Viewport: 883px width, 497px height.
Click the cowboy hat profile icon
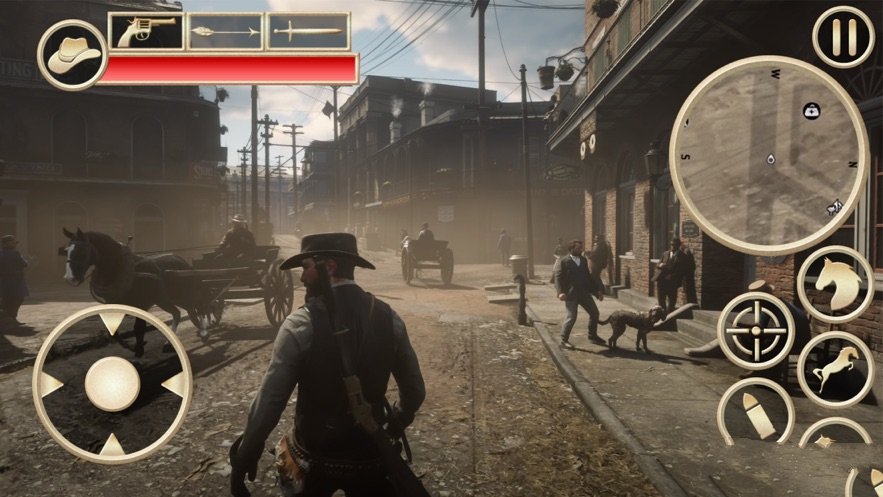tap(73, 54)
